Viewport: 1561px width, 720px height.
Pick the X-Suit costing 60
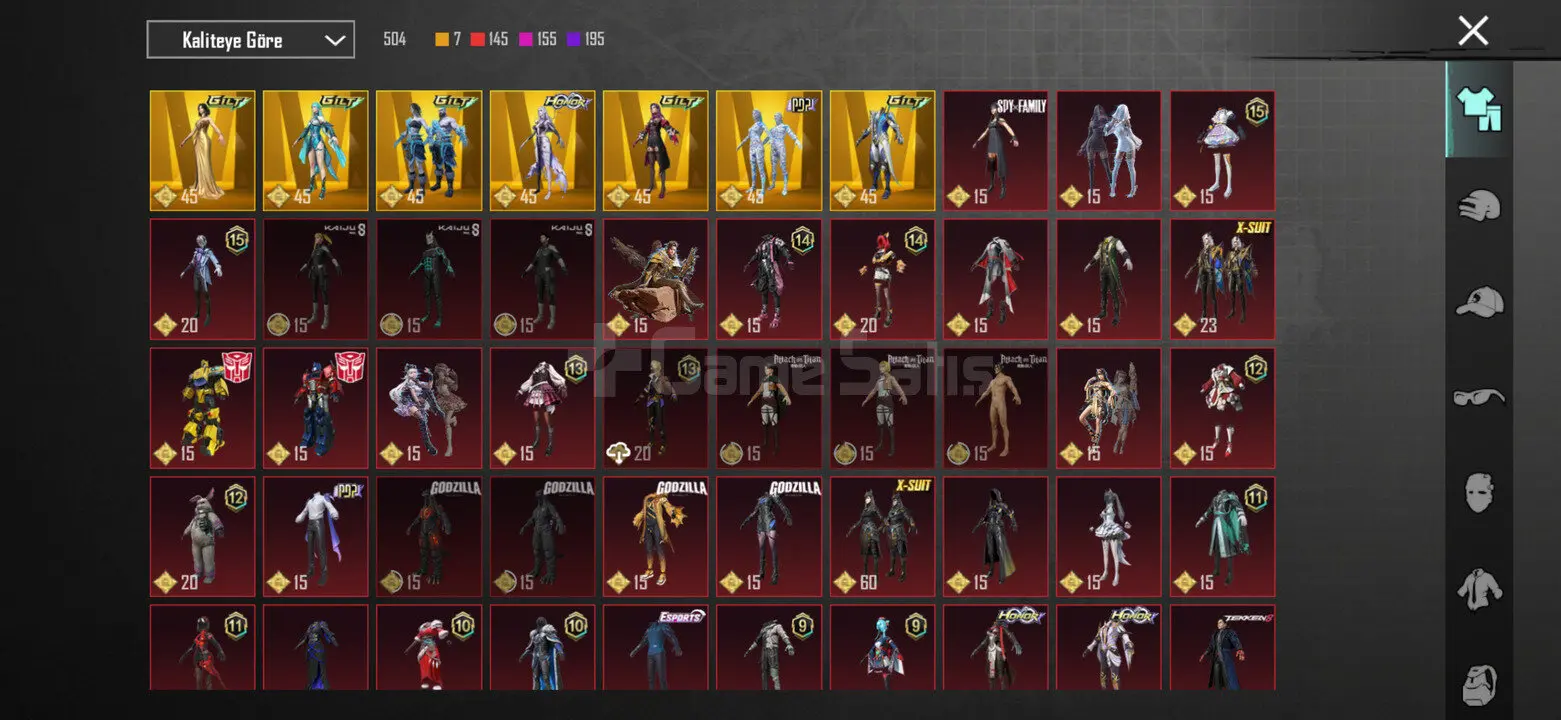[882, 537]
